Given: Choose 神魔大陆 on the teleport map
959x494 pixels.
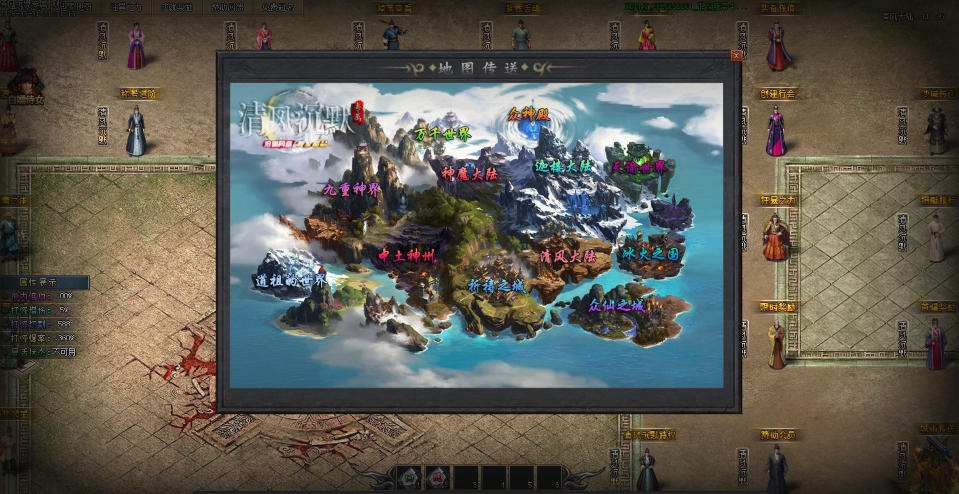Looking at the screenshot, I should tap(469, 173).
